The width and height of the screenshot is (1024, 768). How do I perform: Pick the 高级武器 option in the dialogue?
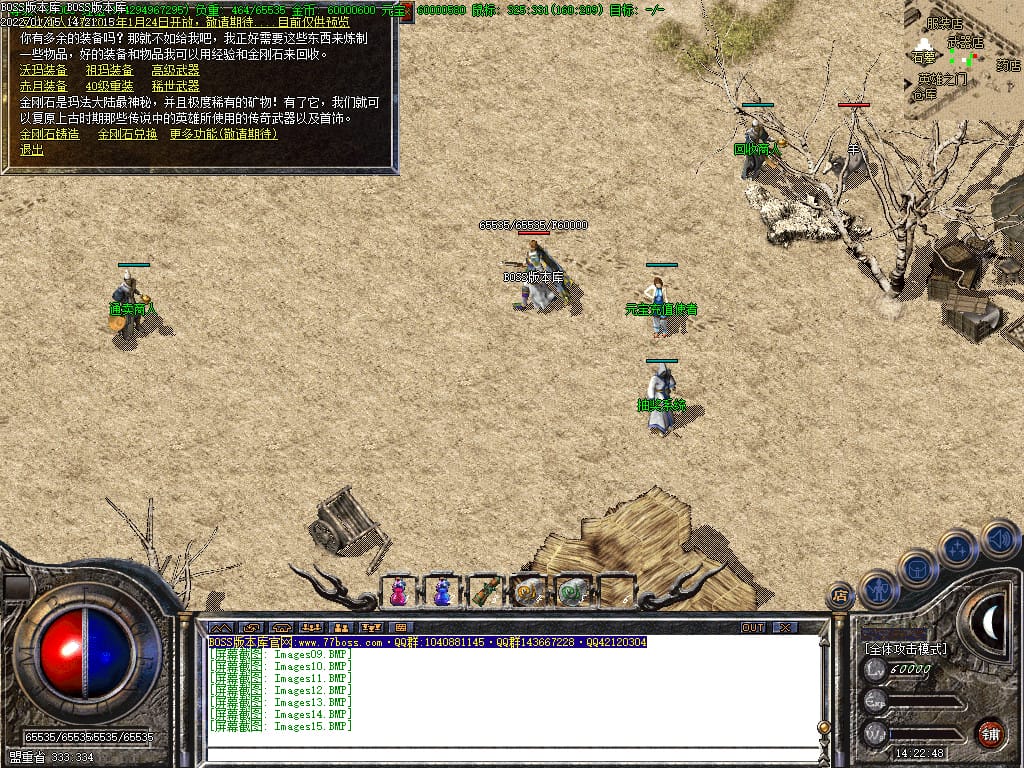[x=175, y=71]
